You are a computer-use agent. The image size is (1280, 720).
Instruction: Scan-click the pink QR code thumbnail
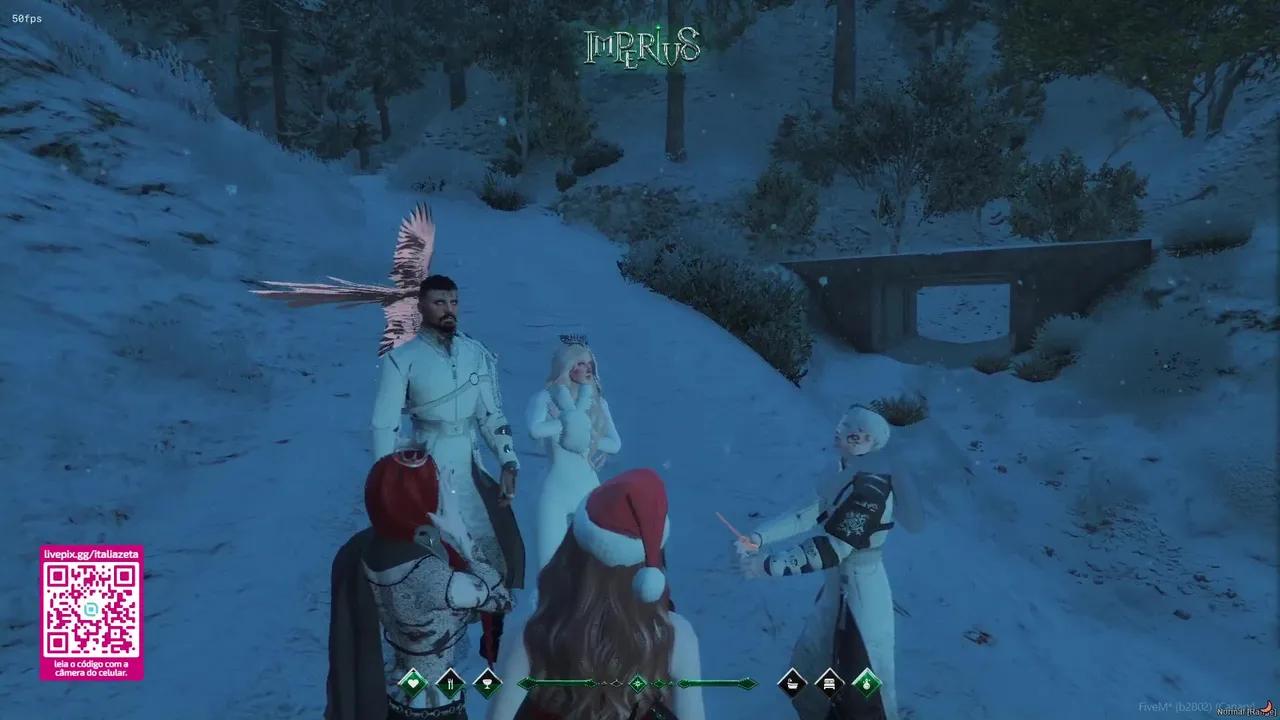click(92, 610)
